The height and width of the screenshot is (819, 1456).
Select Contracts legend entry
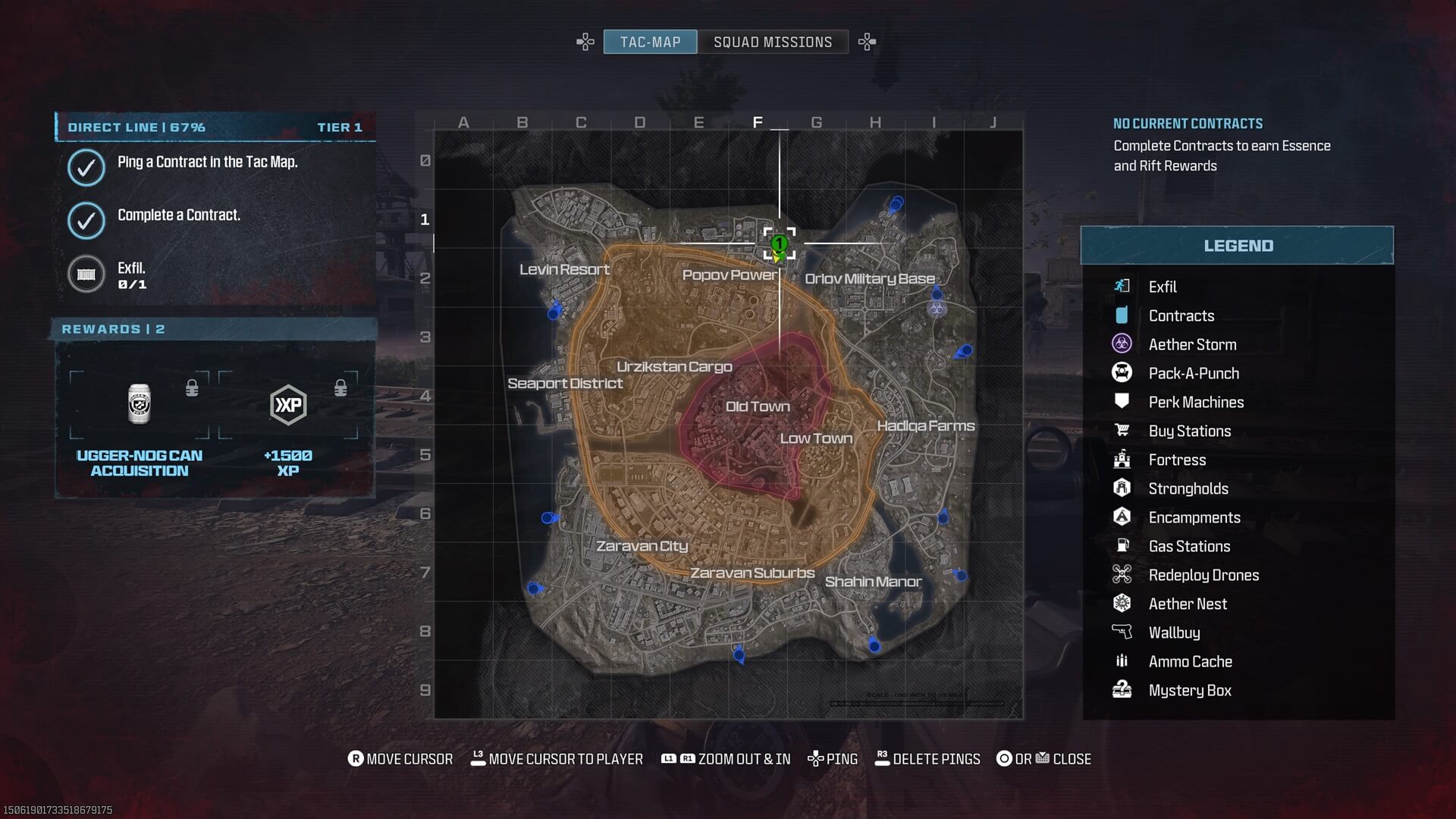point(1181,315)
